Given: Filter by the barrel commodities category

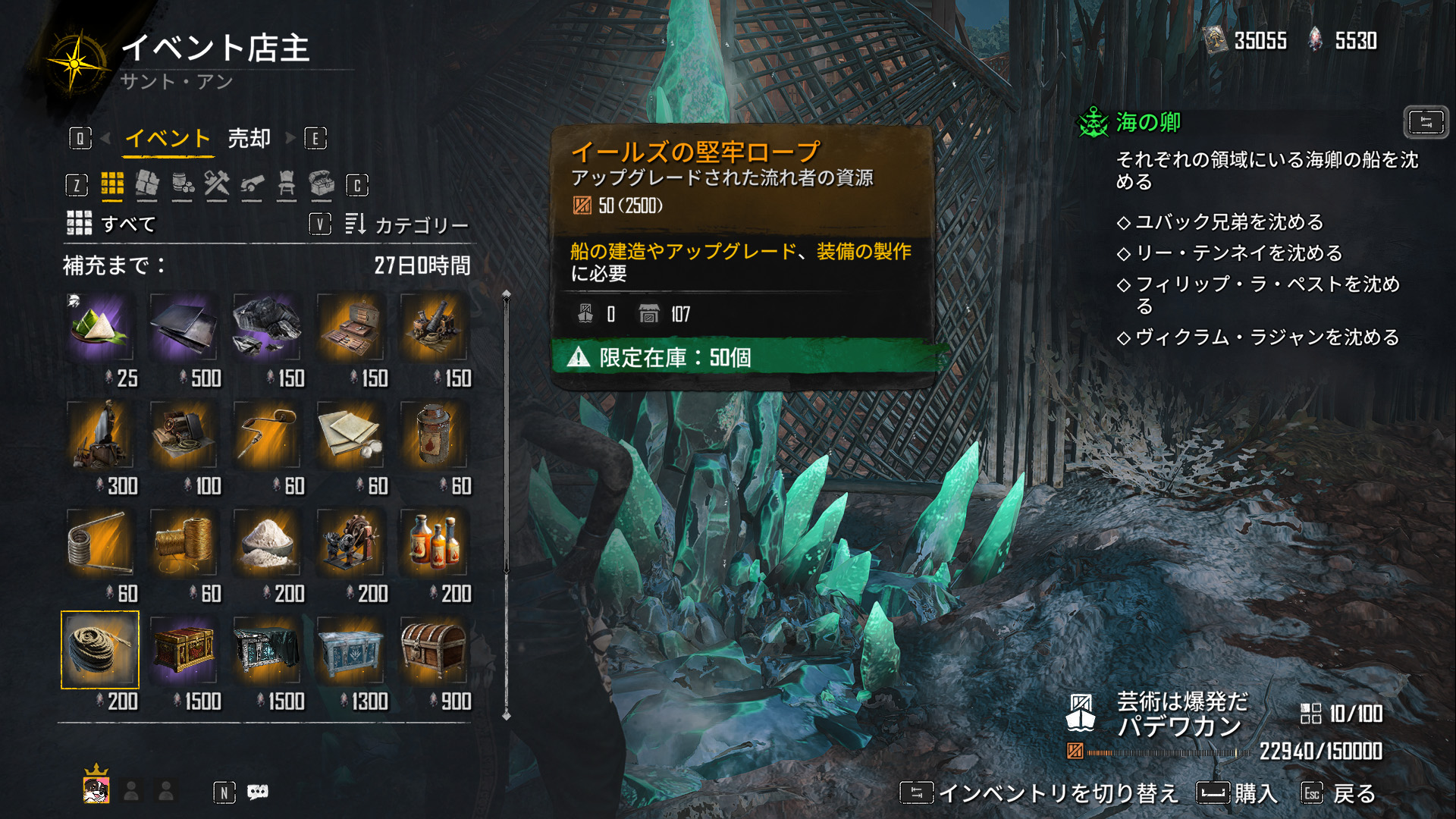Looking at the screenshot, I should click(x=182, y=184).
